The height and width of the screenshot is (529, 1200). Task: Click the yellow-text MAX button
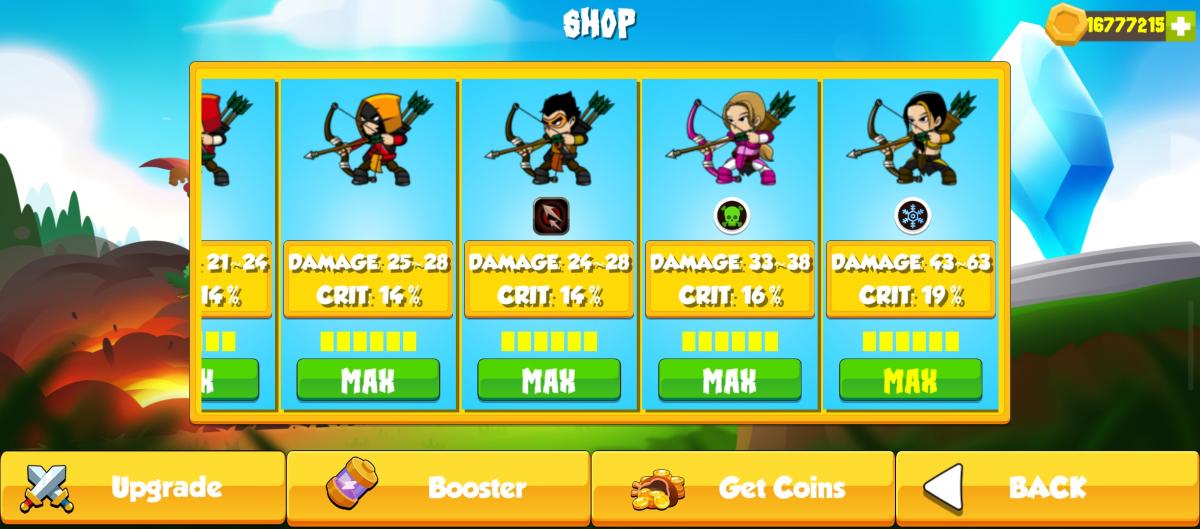910,380
